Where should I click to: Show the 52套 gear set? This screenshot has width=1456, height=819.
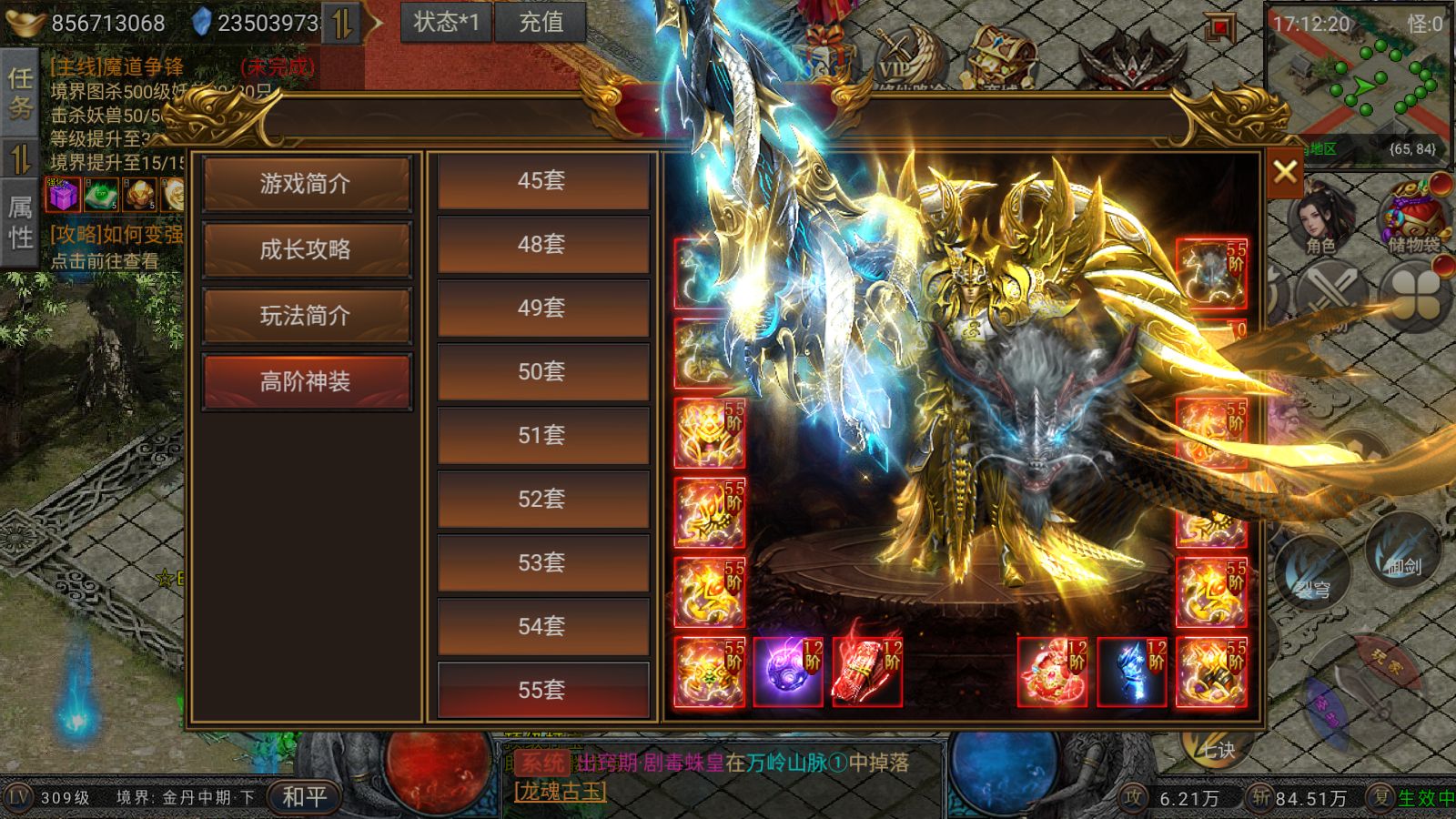pyautogui.click(x=542, y=500)
